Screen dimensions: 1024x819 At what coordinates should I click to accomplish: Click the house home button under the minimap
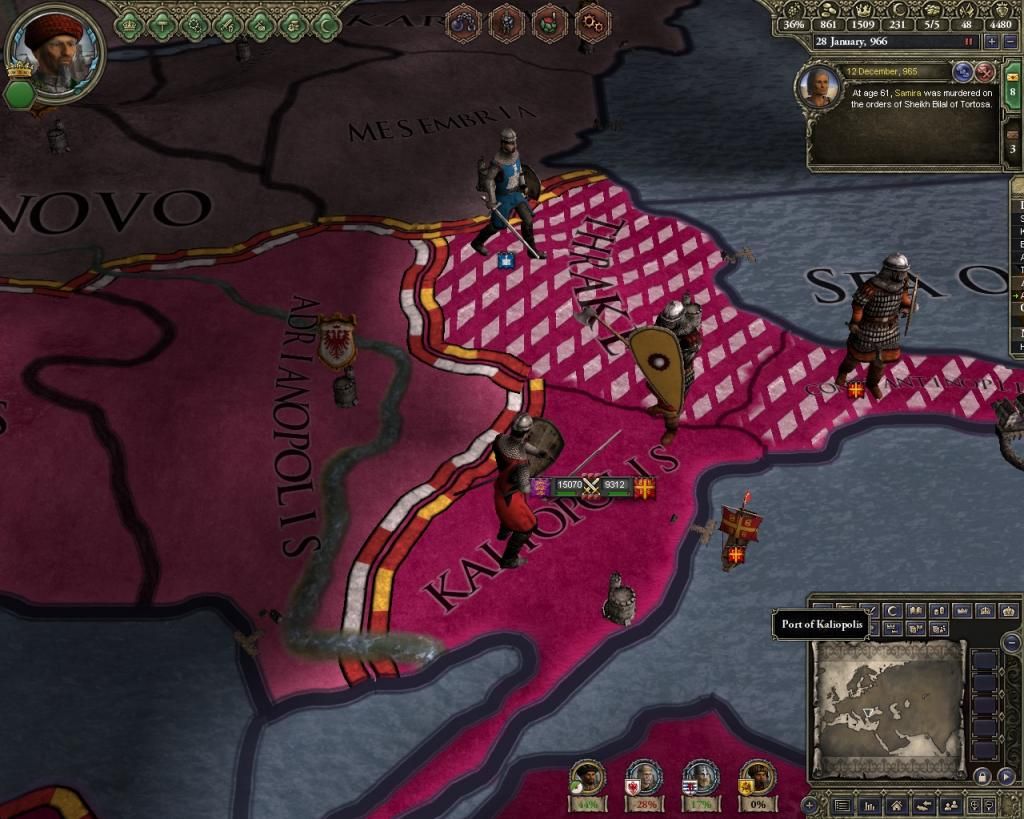coord(898,805)
